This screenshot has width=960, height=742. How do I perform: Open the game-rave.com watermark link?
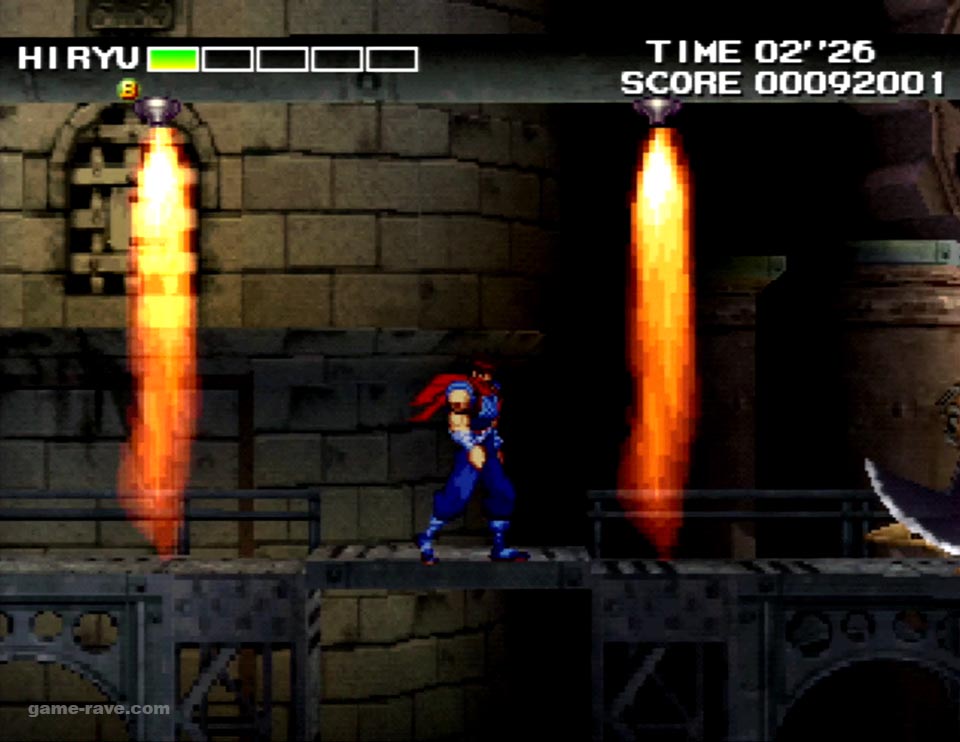(99, 709)
